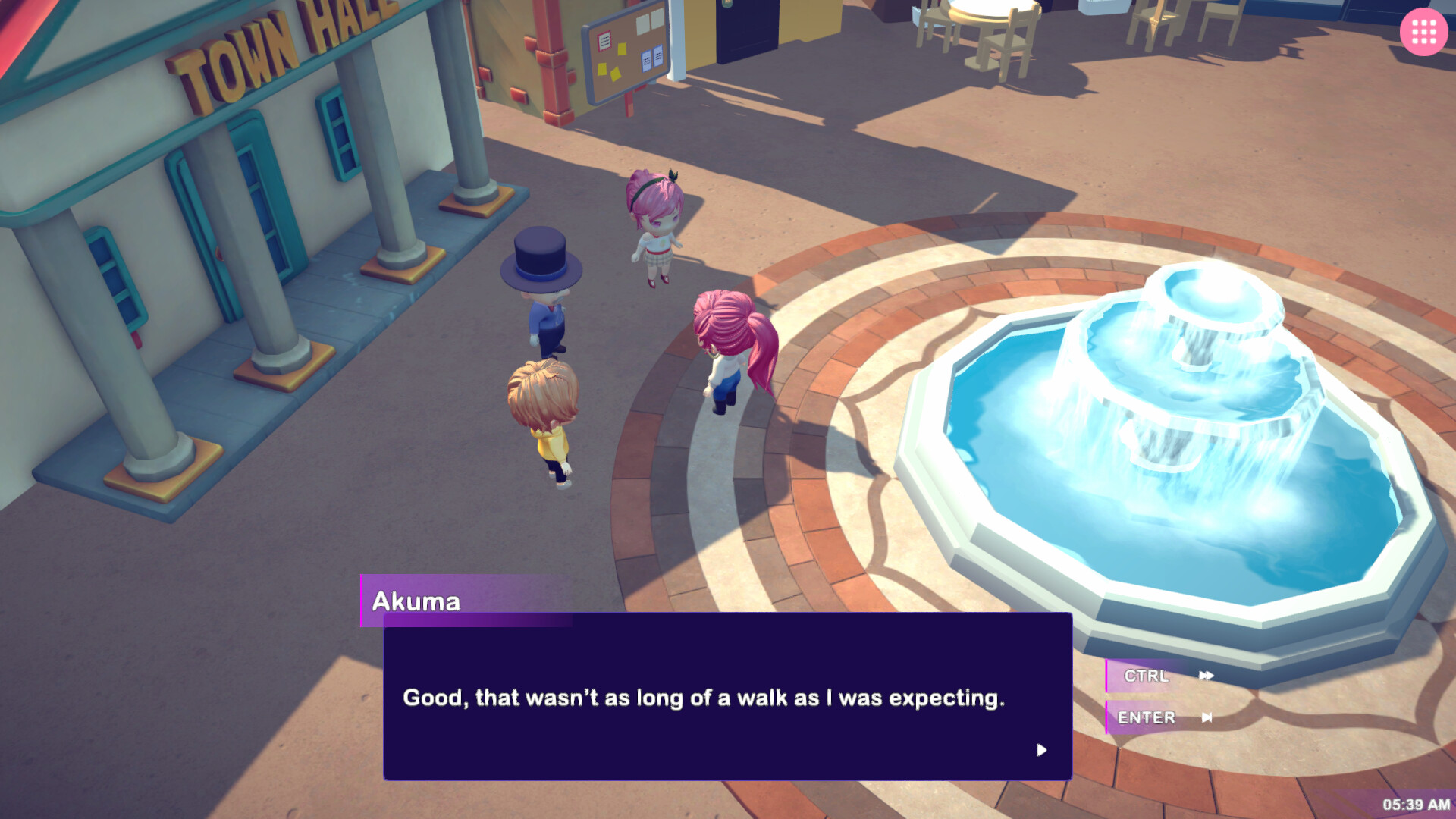Click the magenta accent bar on CTRL button

pyautogui.click(x=1111, y=676)
